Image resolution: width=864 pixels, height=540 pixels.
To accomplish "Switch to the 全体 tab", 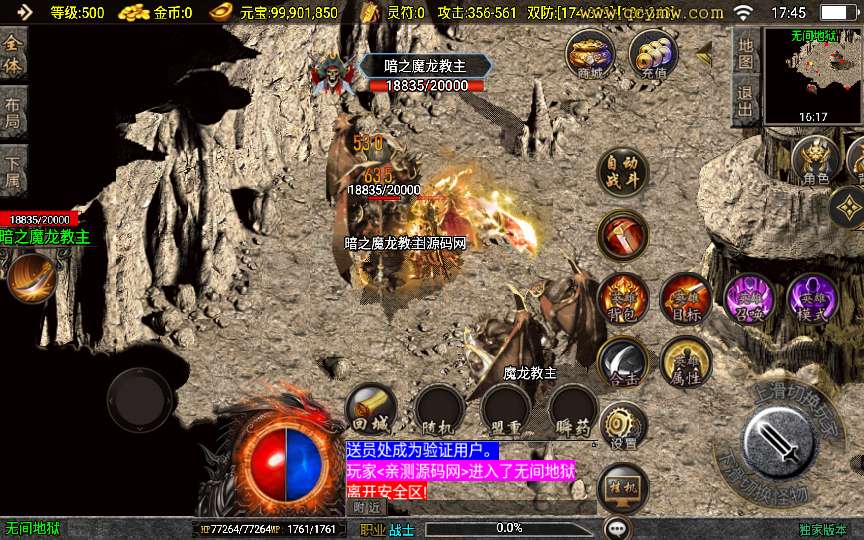I will pyautogui.click(x=13, y=54).
